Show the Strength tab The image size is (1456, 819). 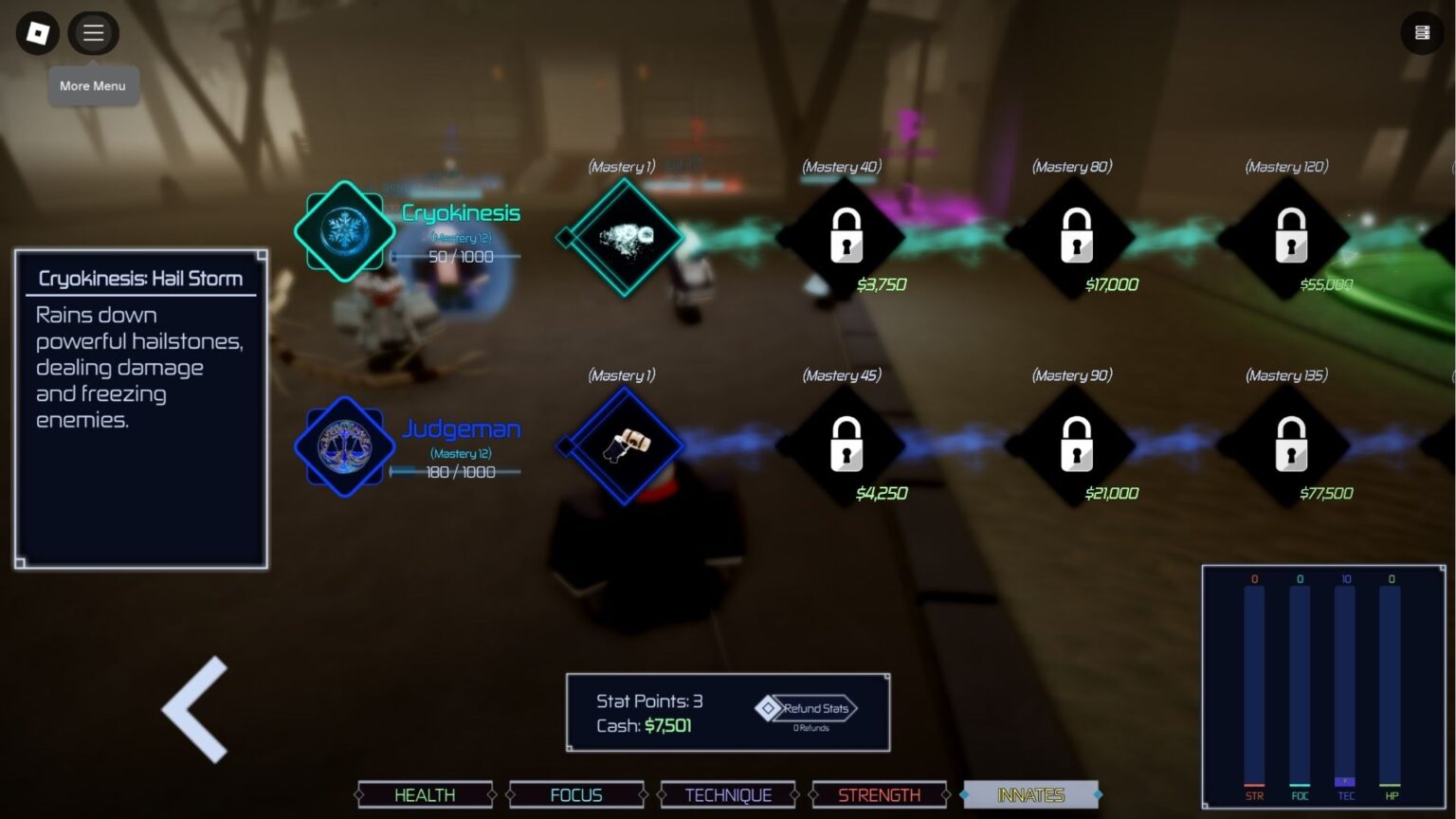[x=879, y=794]
